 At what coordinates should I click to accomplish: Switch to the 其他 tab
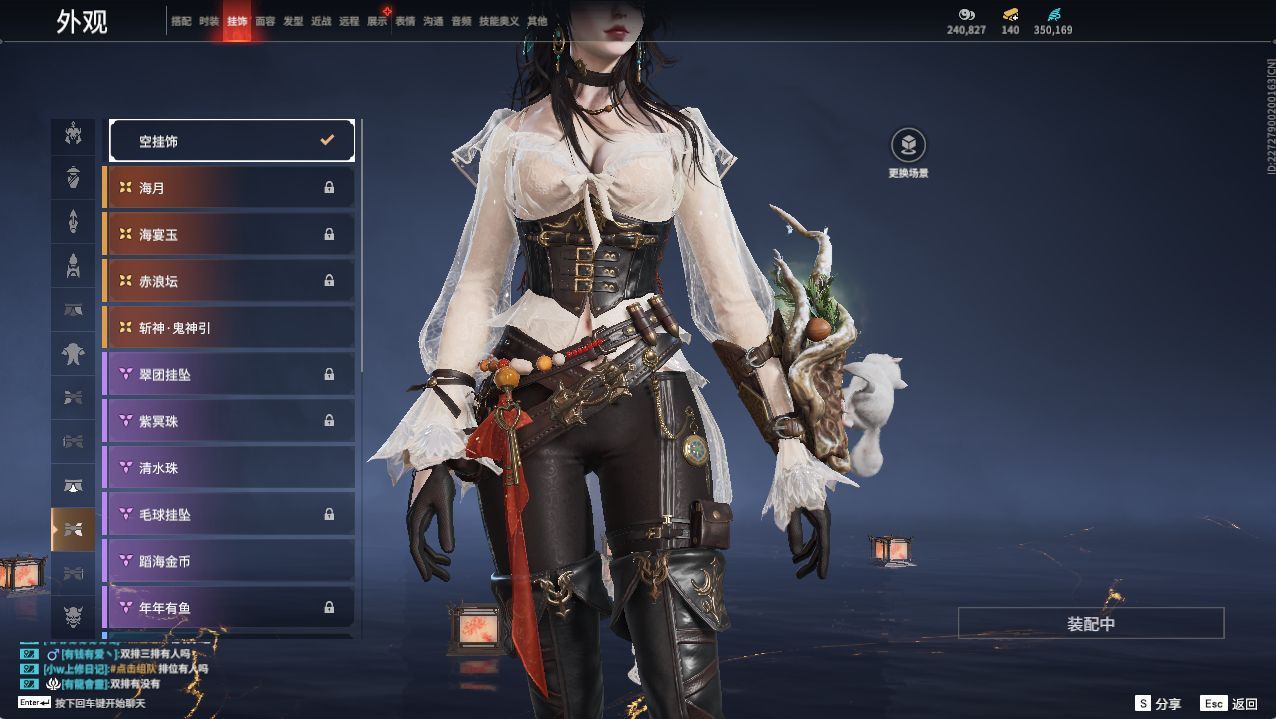click(x=537, y=21)
